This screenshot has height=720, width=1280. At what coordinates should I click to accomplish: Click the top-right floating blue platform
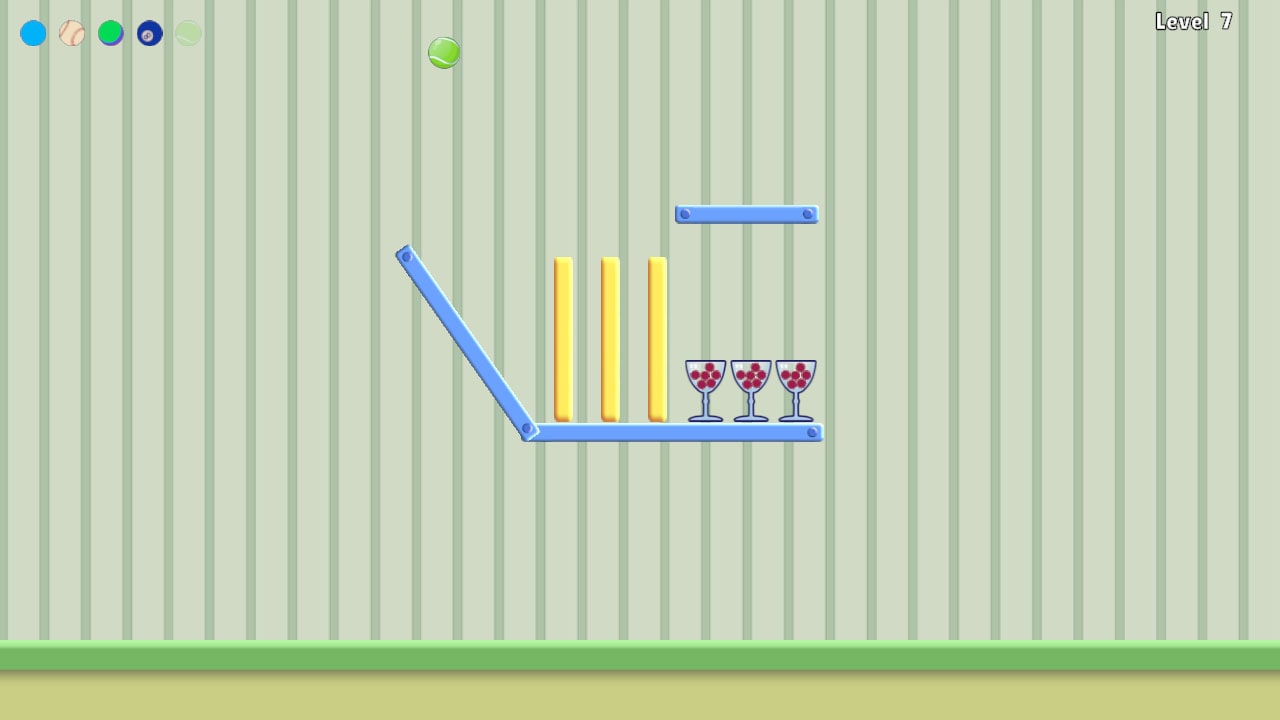pyautogui.click(x=746, y=213)
